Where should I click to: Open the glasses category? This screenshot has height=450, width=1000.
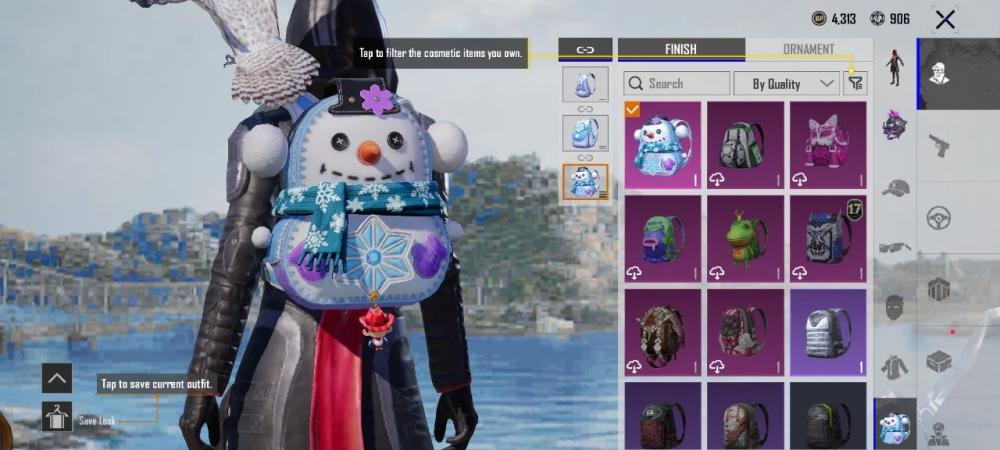tap(895, 247)
